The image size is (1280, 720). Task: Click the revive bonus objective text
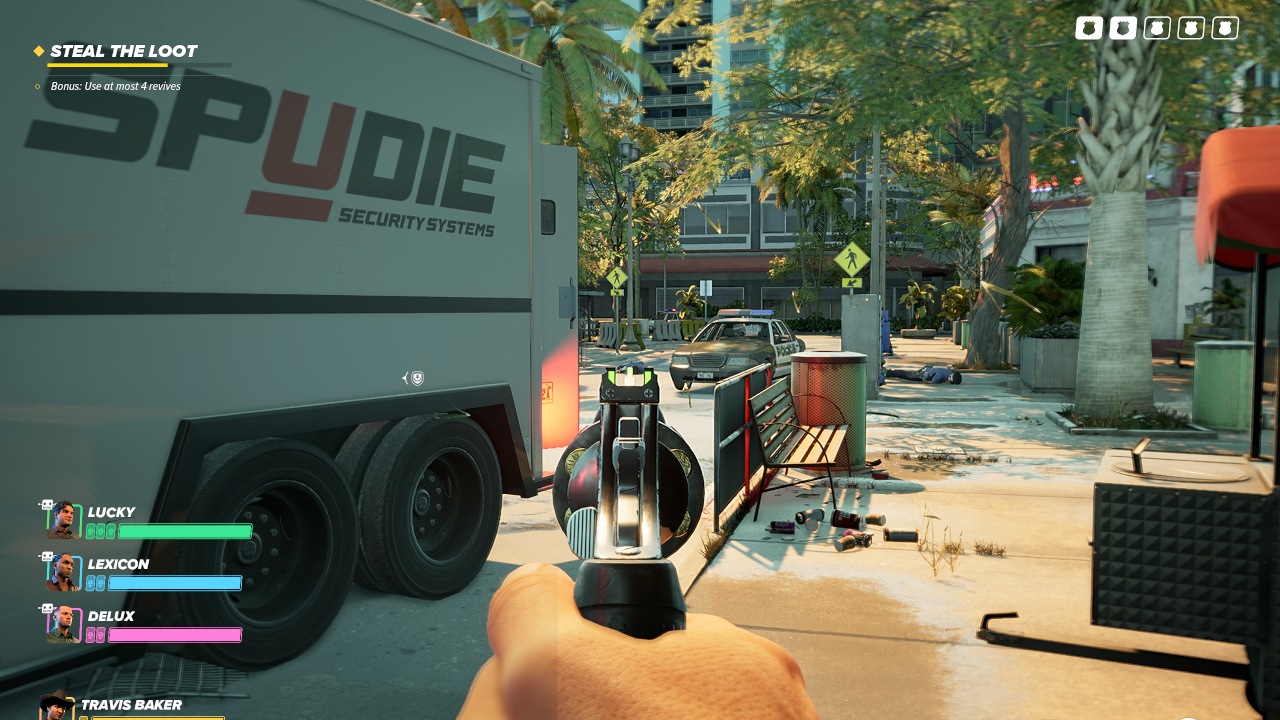(x=115, y=86)
